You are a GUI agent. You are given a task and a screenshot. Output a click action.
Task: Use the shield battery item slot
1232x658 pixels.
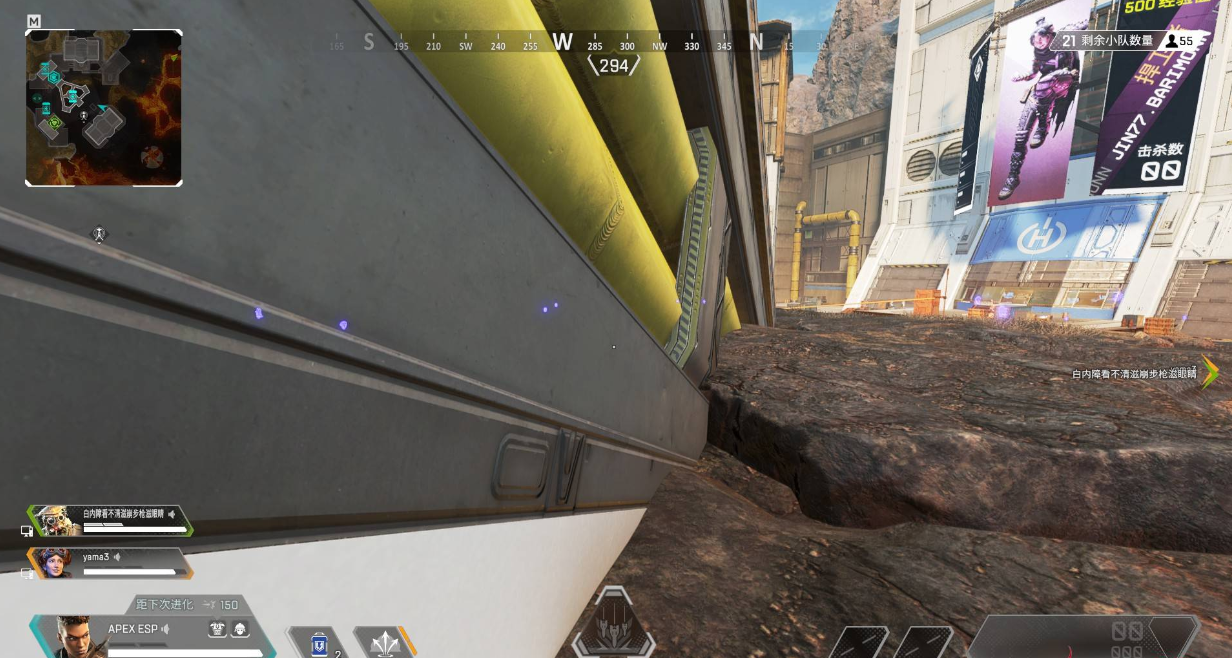point(320,643)
